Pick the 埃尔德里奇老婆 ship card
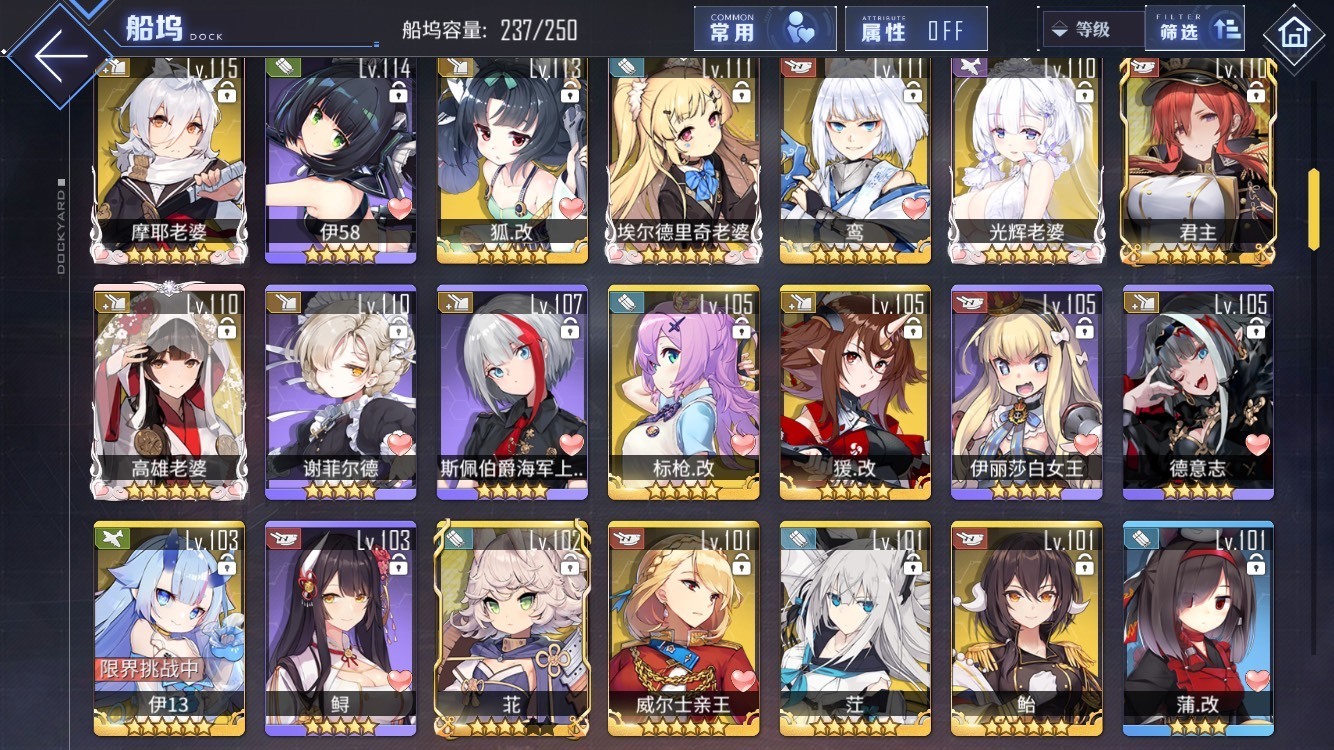1334x750 pixels. click(684, 160)
